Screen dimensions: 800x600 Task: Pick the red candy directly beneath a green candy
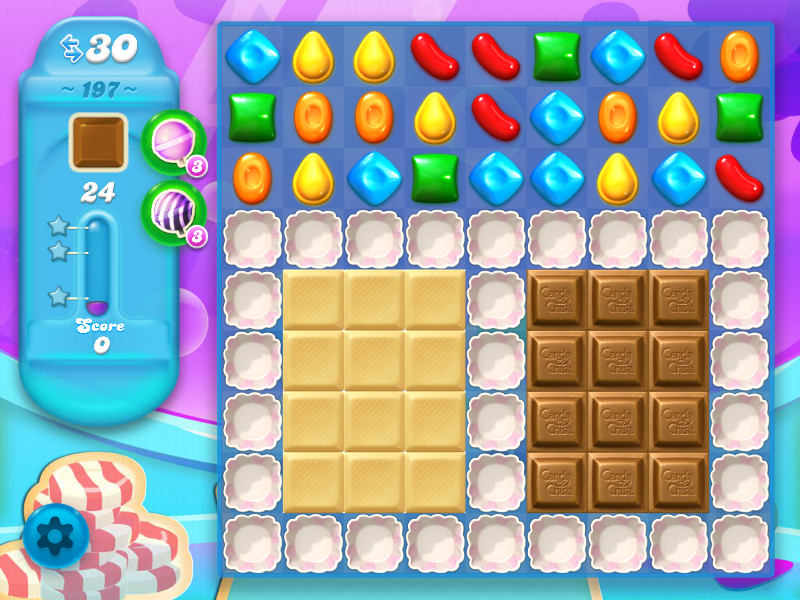click(739, 178)
